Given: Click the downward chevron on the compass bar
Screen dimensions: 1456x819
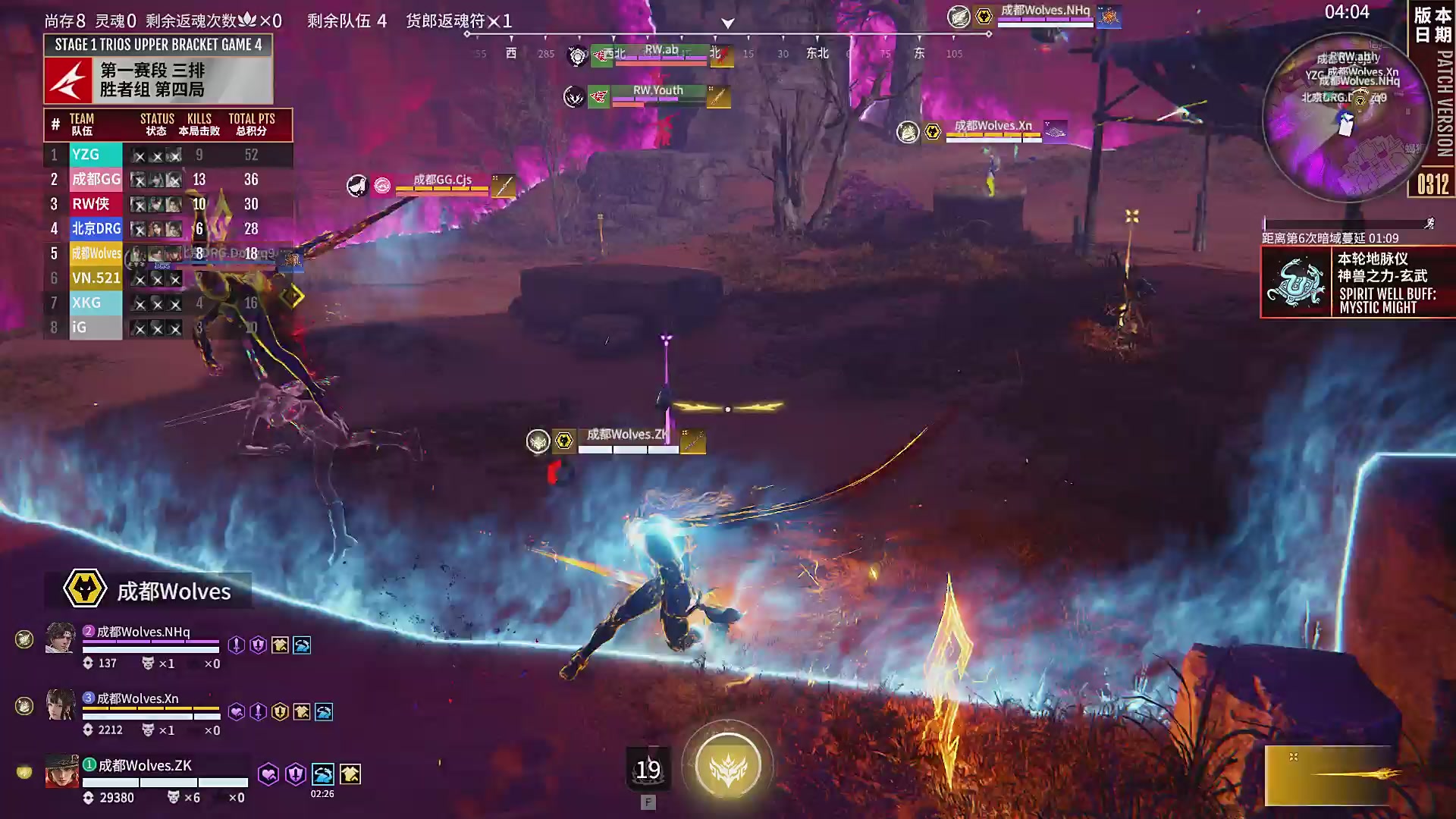Looking at the screenshot, I should tap(726, 23).
